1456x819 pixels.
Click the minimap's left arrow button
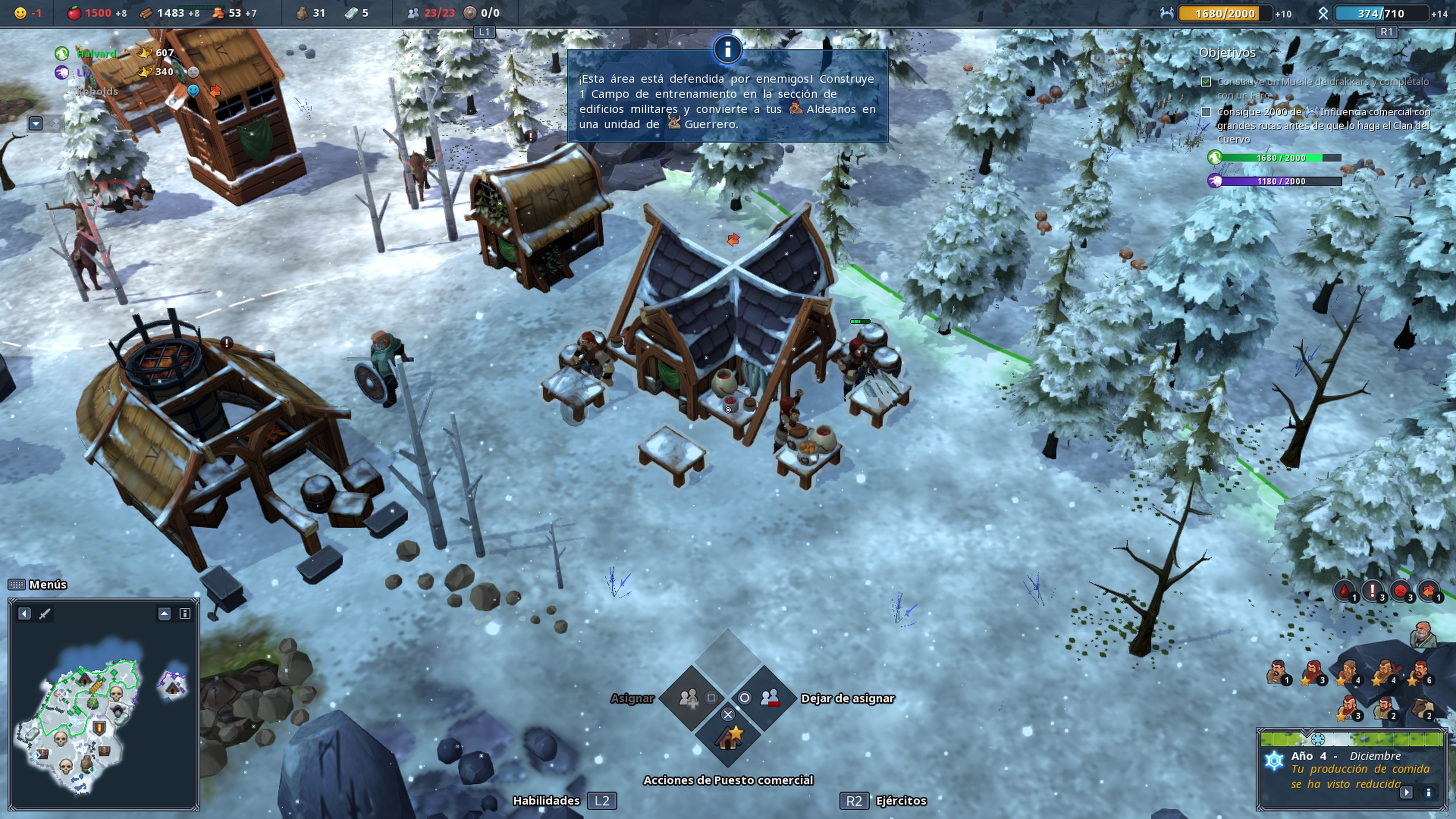(x=24, y=614)
